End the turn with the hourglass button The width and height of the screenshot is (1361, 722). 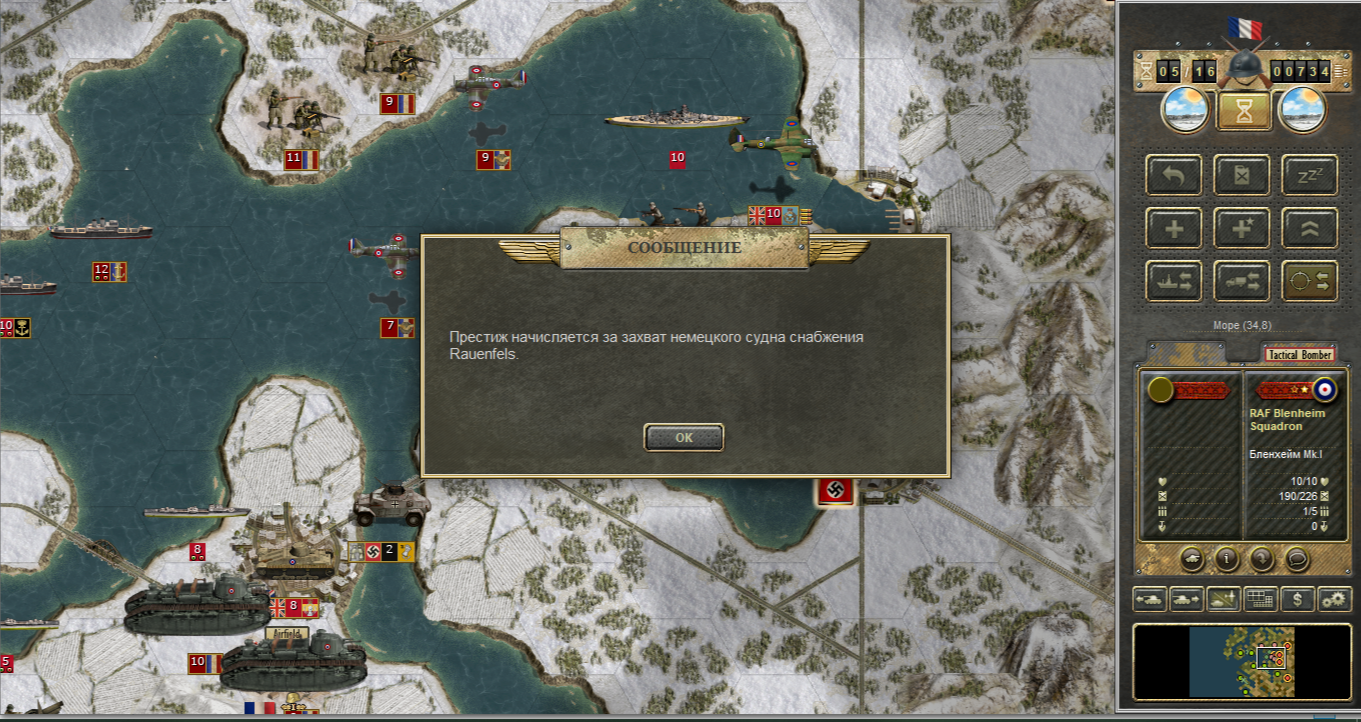coord(1243,111)
